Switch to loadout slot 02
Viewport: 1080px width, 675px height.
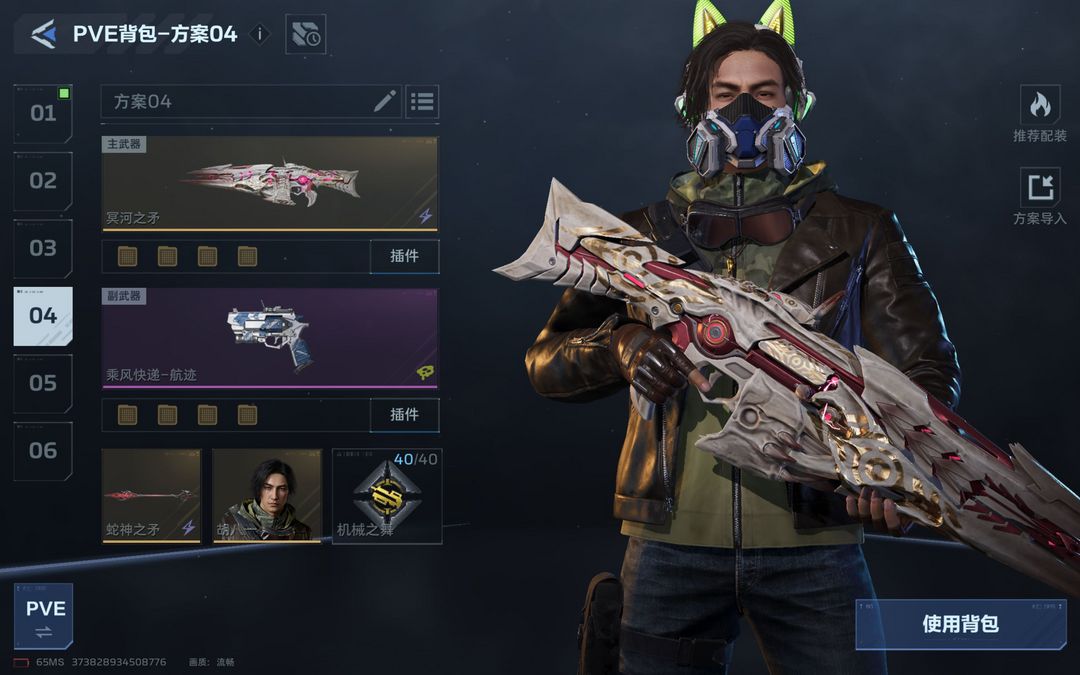43,181
